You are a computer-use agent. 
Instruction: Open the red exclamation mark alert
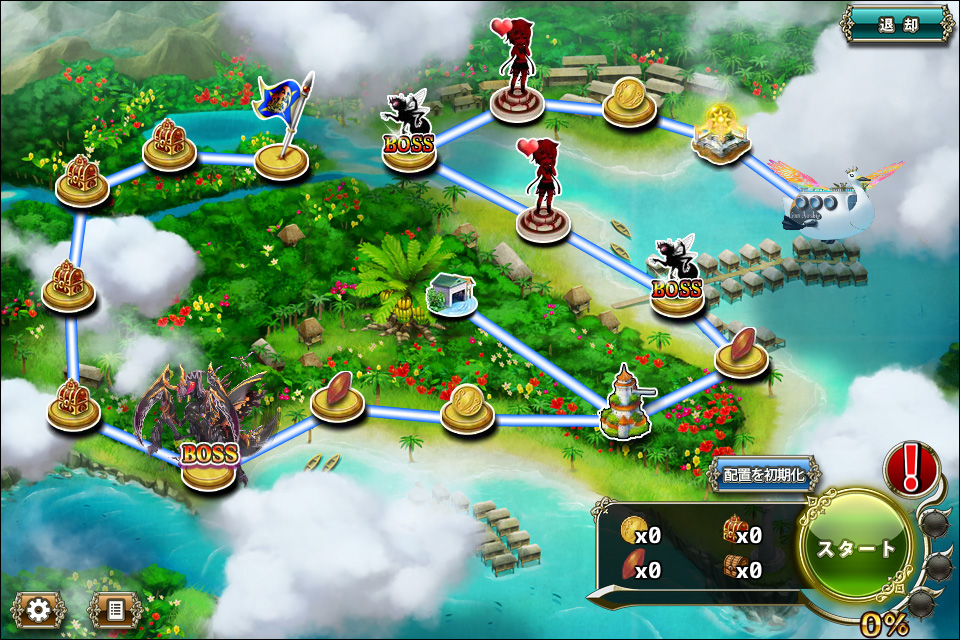click(x=909, y=467)
